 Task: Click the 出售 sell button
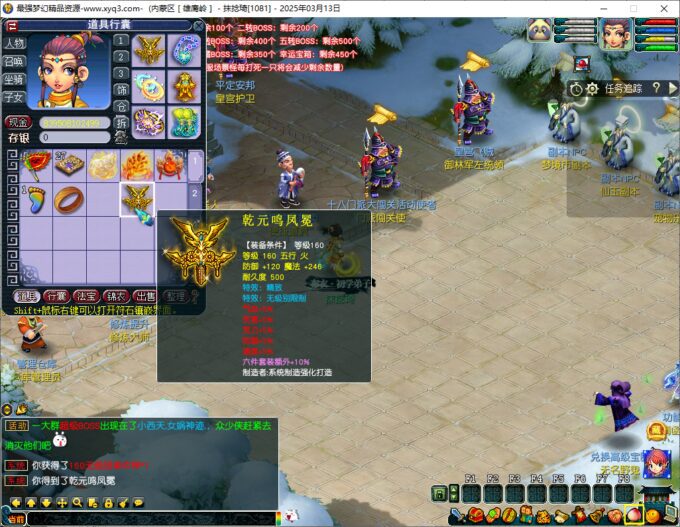145,296
